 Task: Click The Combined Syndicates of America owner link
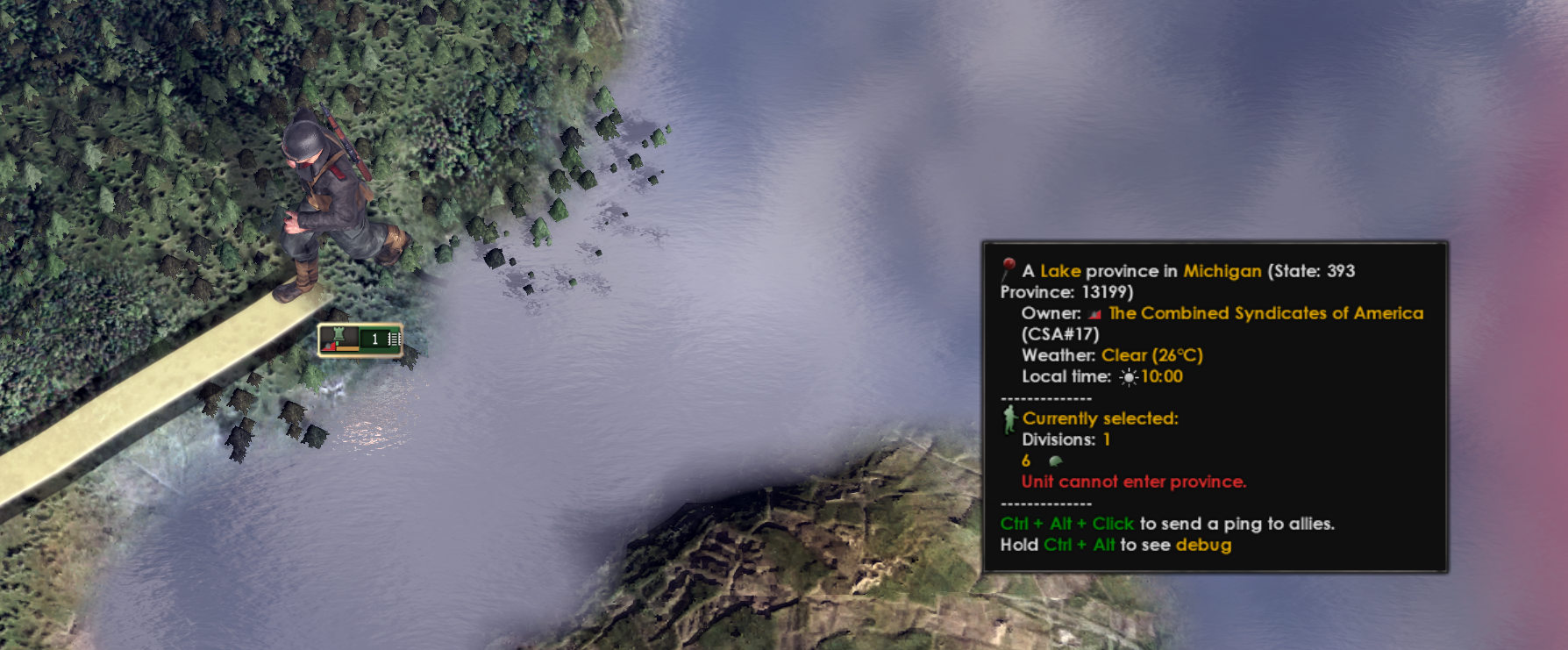coord(1265,313)
